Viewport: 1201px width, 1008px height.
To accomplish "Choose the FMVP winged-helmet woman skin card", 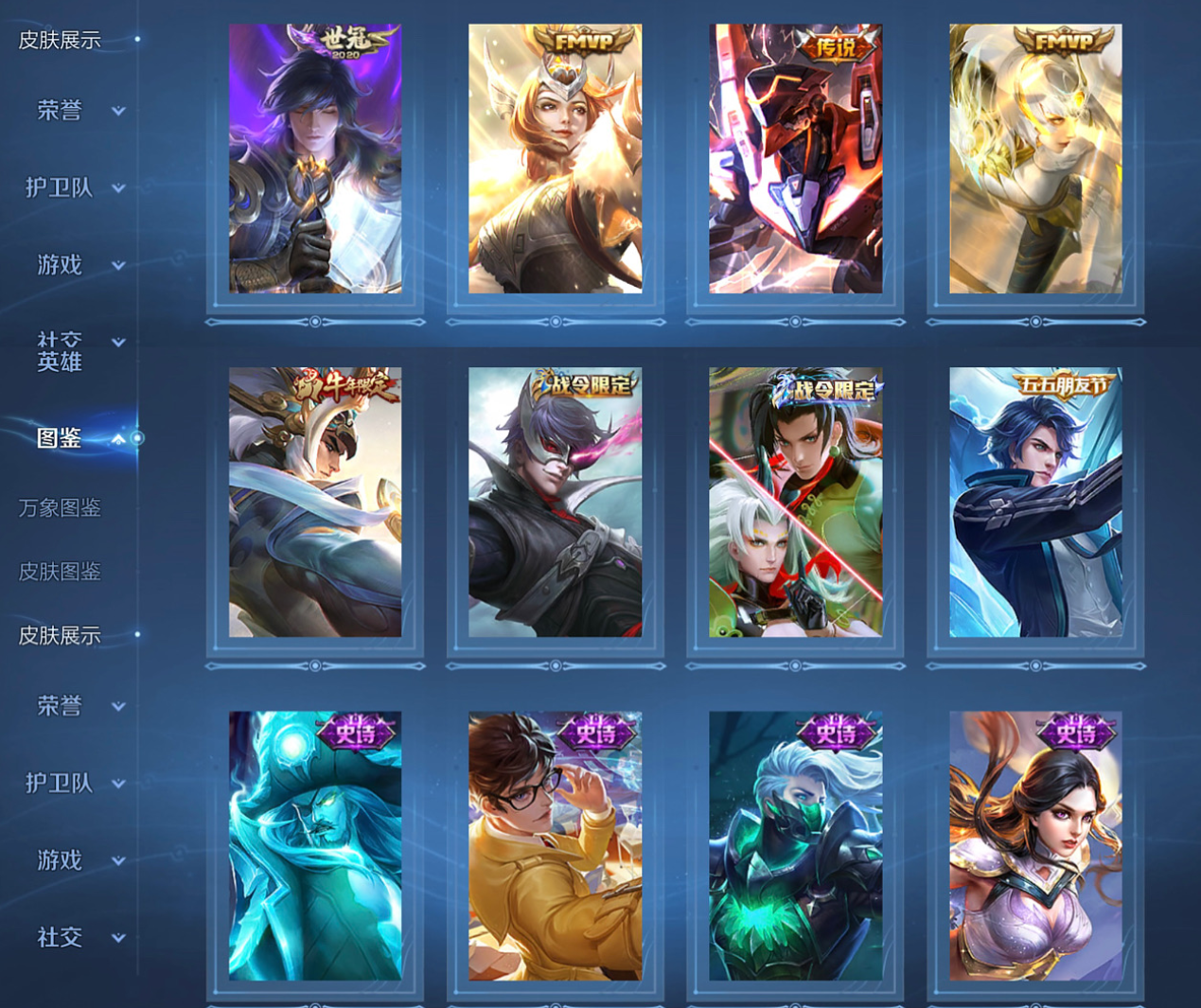I will coord(556,159).
